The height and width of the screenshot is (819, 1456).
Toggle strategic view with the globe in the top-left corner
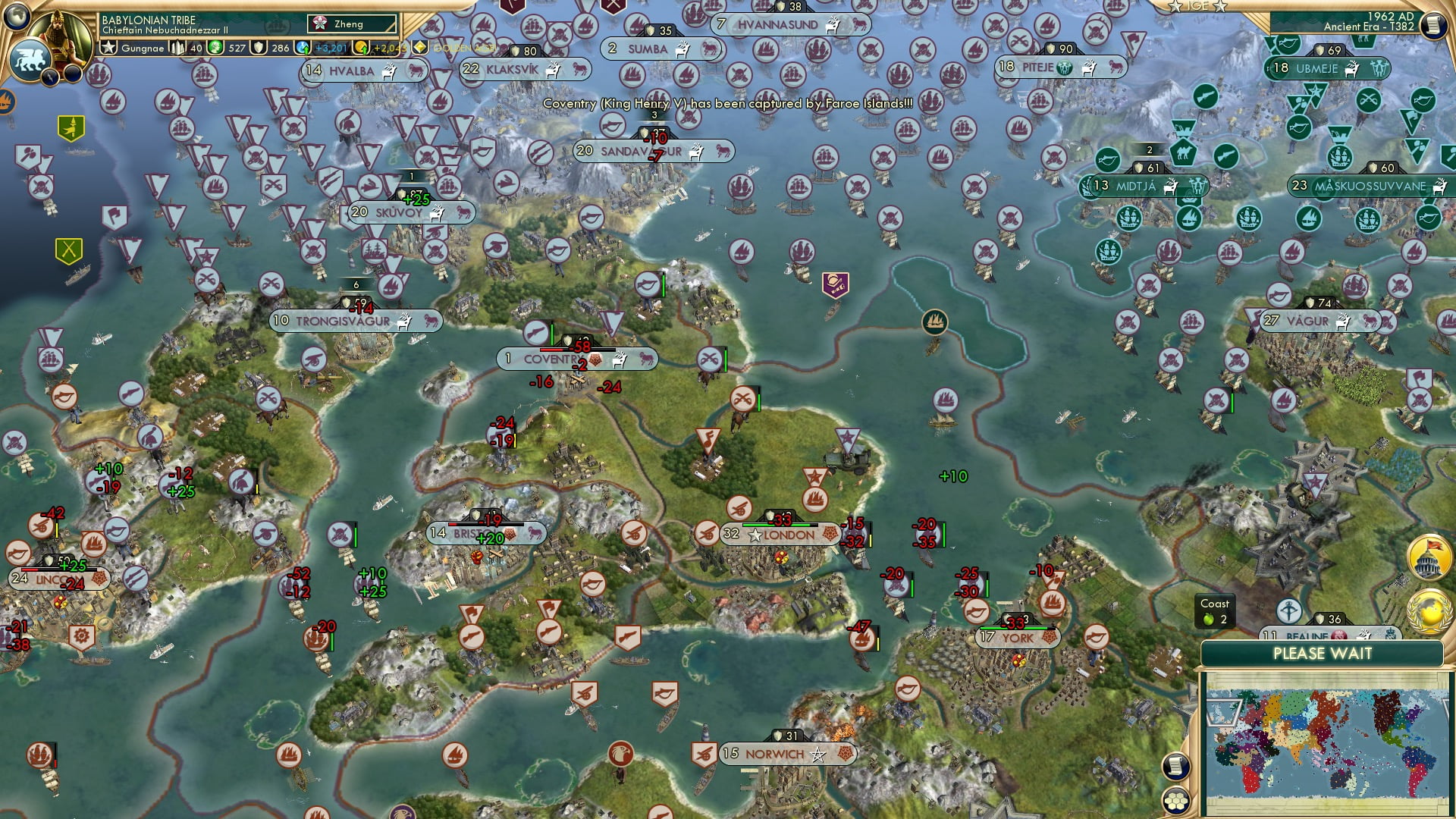tap(15, 15)
